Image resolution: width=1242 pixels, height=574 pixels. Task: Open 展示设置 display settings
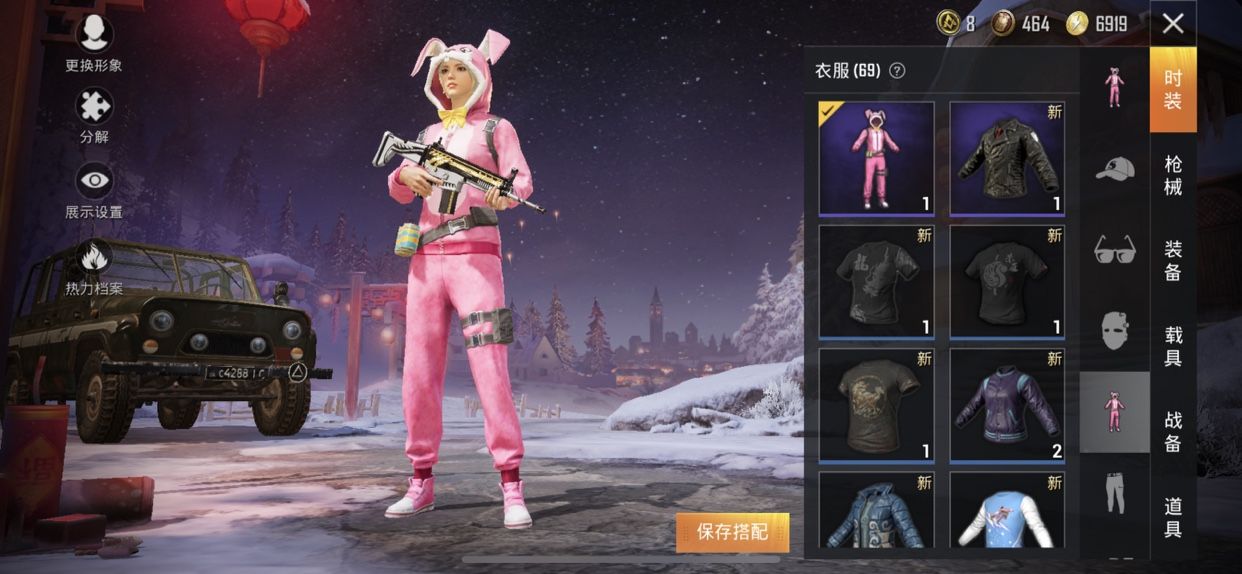click(94, 188)
